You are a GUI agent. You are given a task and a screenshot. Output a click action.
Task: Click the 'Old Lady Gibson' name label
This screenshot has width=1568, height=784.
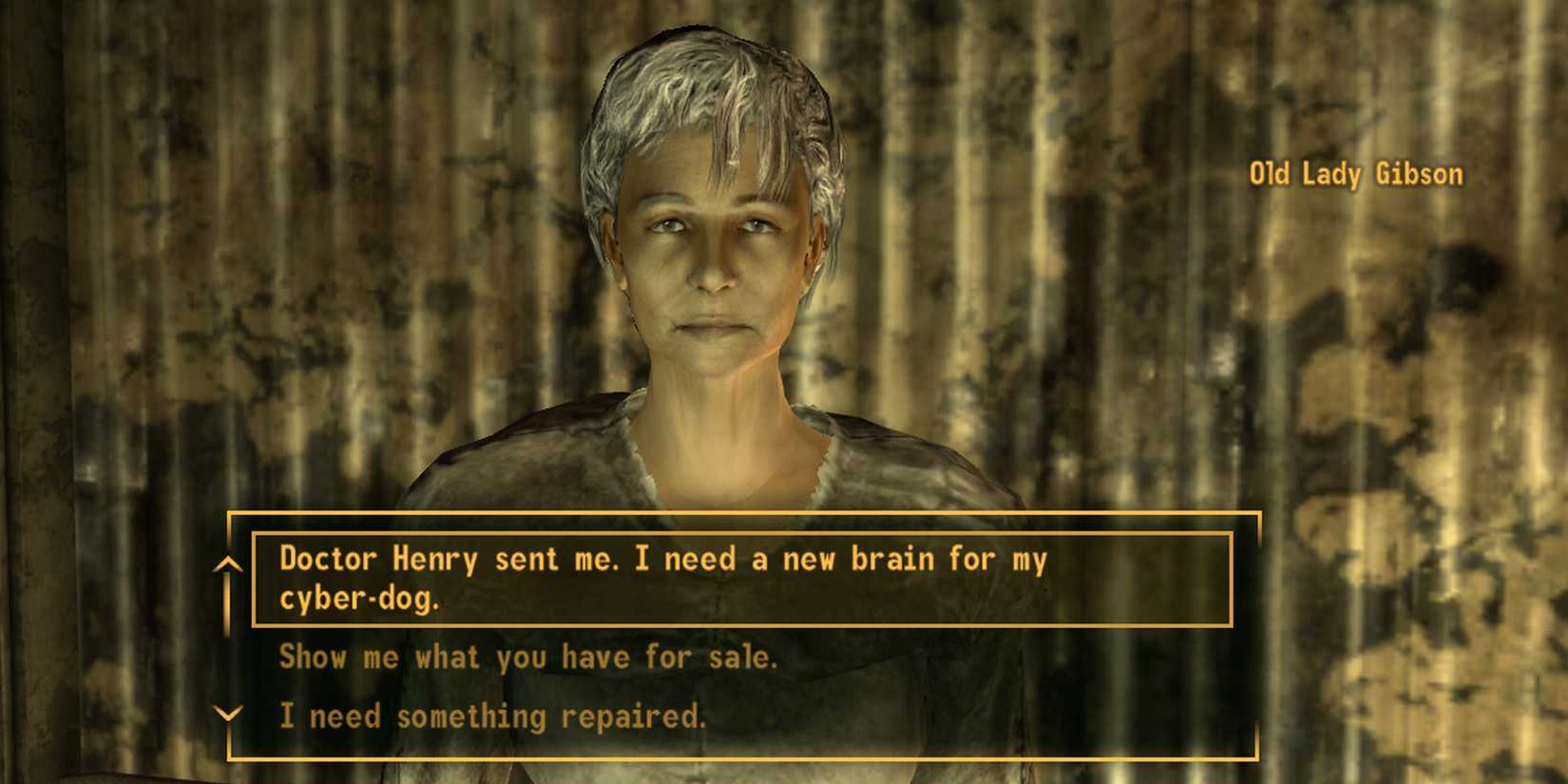click(1354, 174)
